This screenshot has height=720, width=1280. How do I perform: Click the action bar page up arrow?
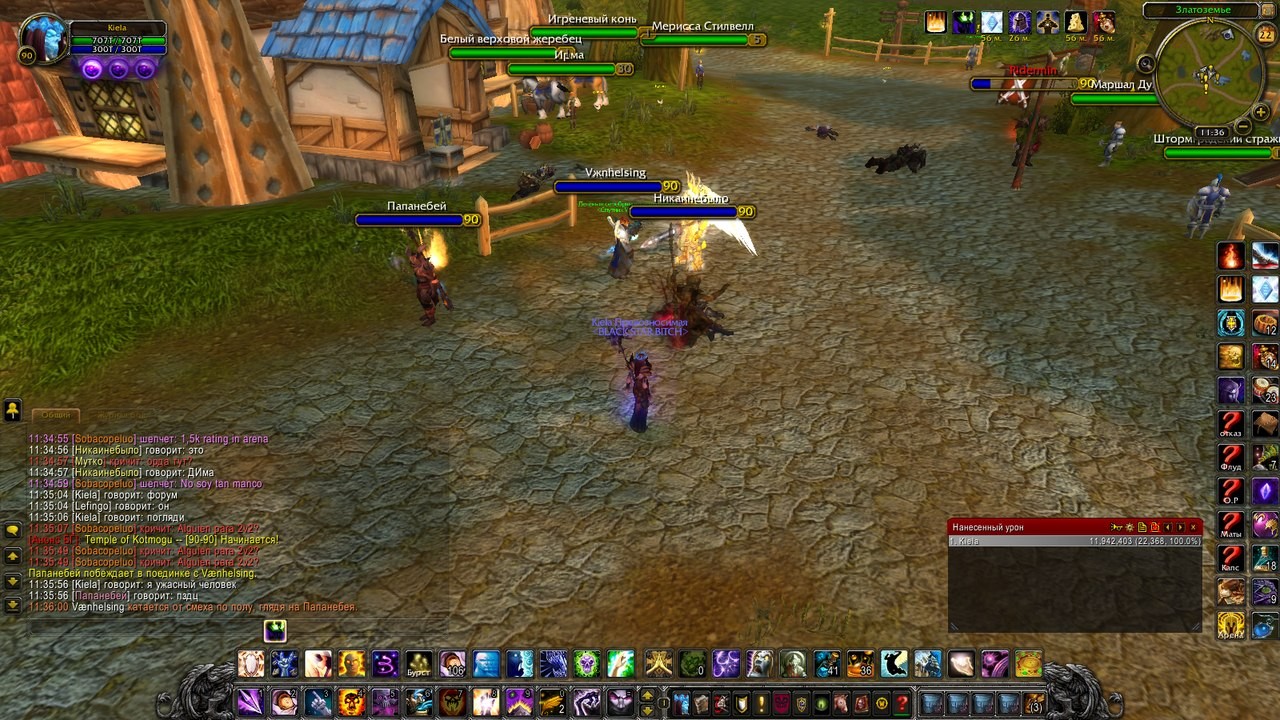647,696
